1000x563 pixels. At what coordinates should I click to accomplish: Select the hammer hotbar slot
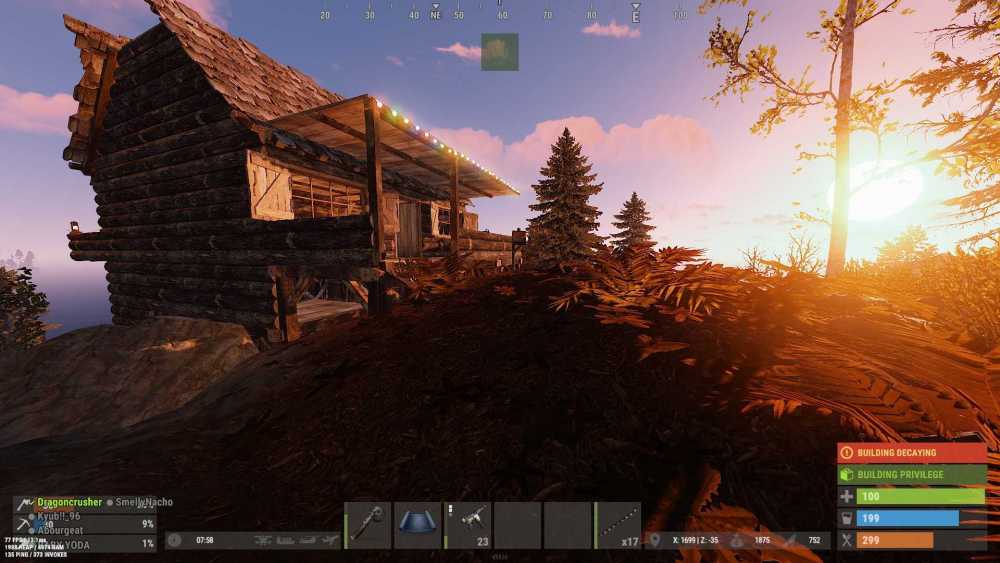[x=368, y=525]
